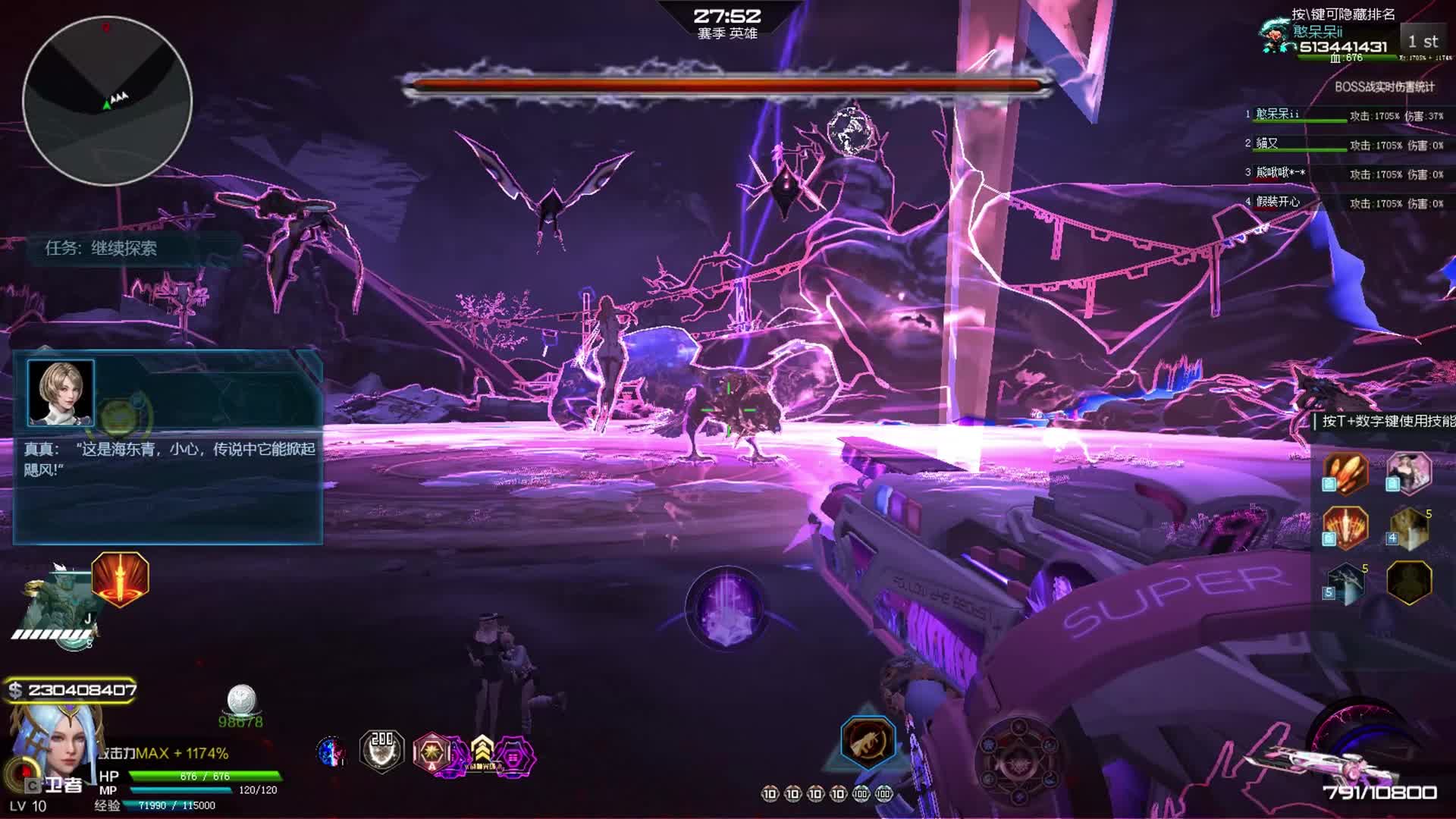Select the gold chevron rank badge
The height and width of the screenshot is (819, 1456).
[x=482, y=752]
